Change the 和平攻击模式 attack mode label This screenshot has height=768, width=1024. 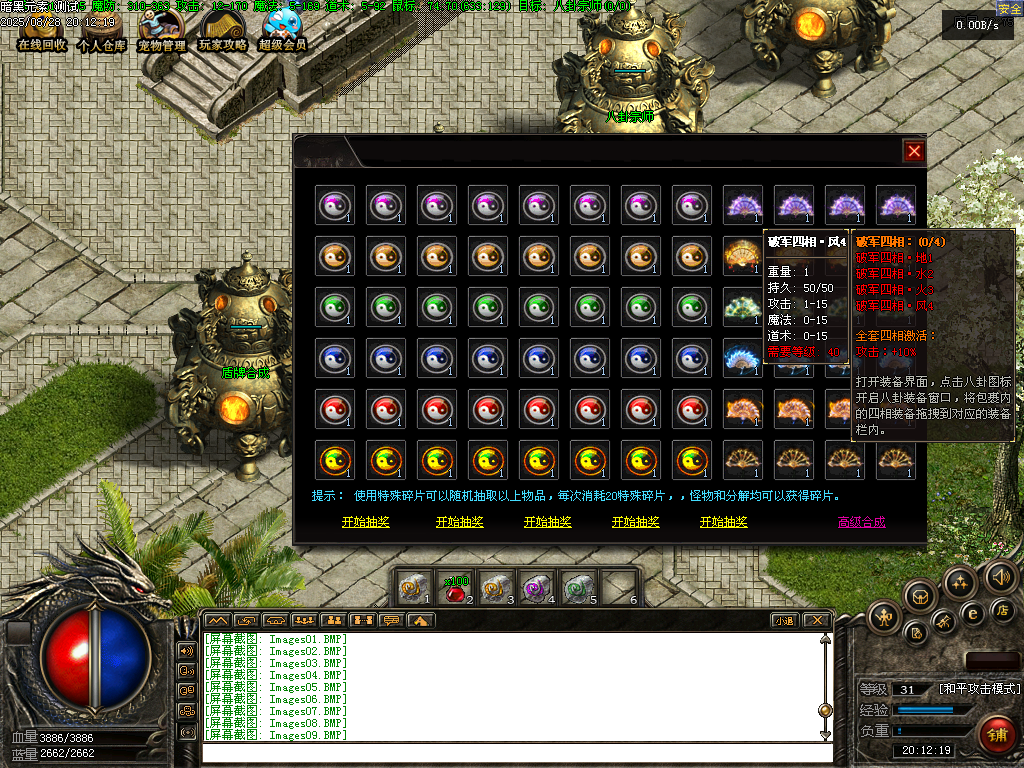pyautogui.click(x=978, y=689)
